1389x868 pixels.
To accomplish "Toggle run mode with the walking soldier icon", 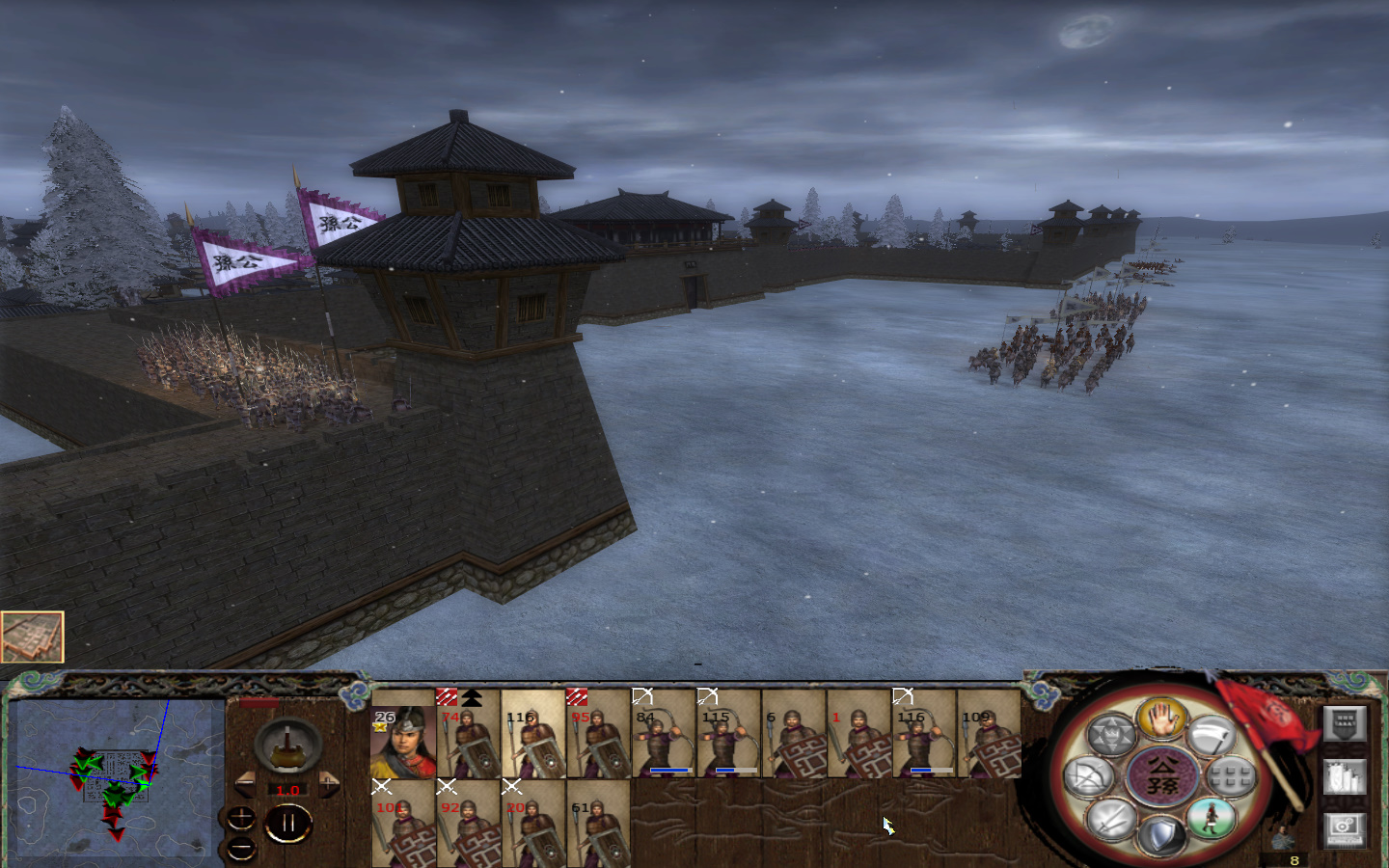I will coord(1210,817).
